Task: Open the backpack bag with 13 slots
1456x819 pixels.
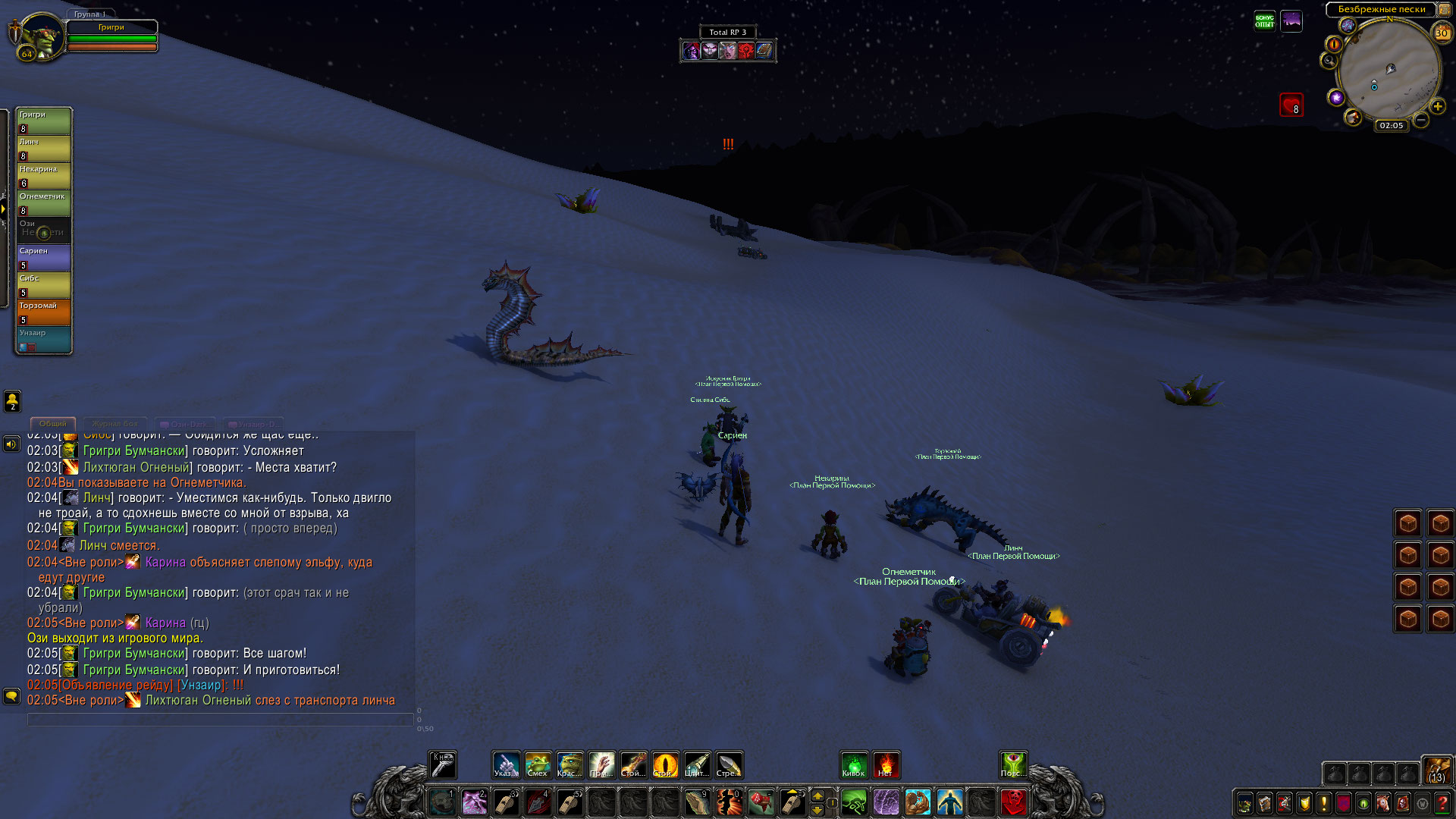Action: [1436, 769]
